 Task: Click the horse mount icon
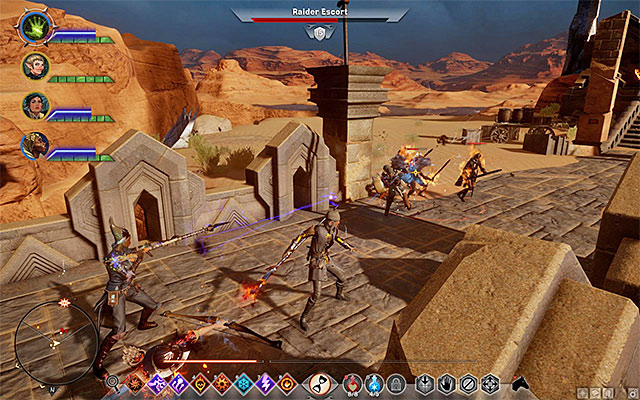point(519,382)
